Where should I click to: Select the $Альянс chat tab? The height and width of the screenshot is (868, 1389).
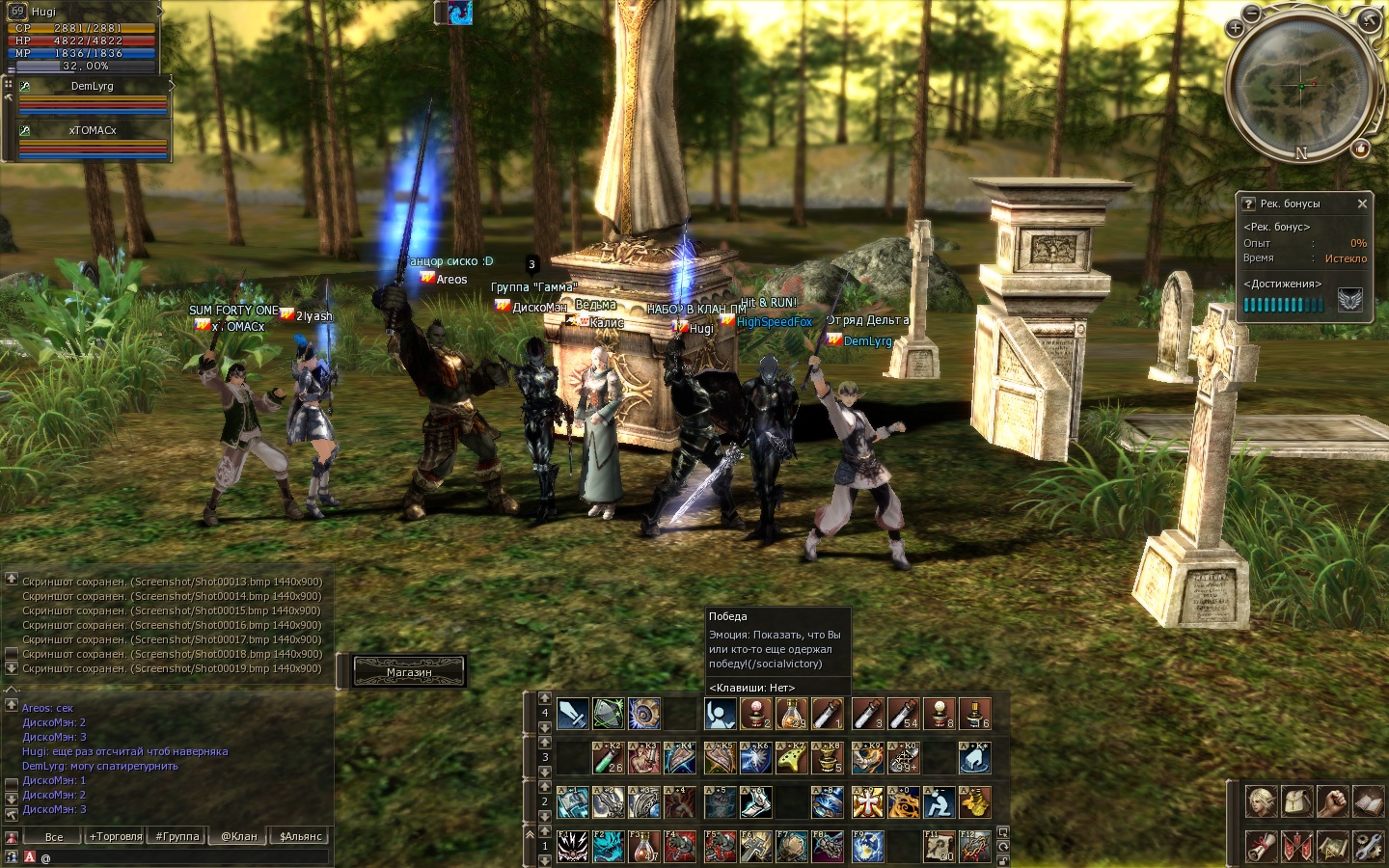click(301, 836)
